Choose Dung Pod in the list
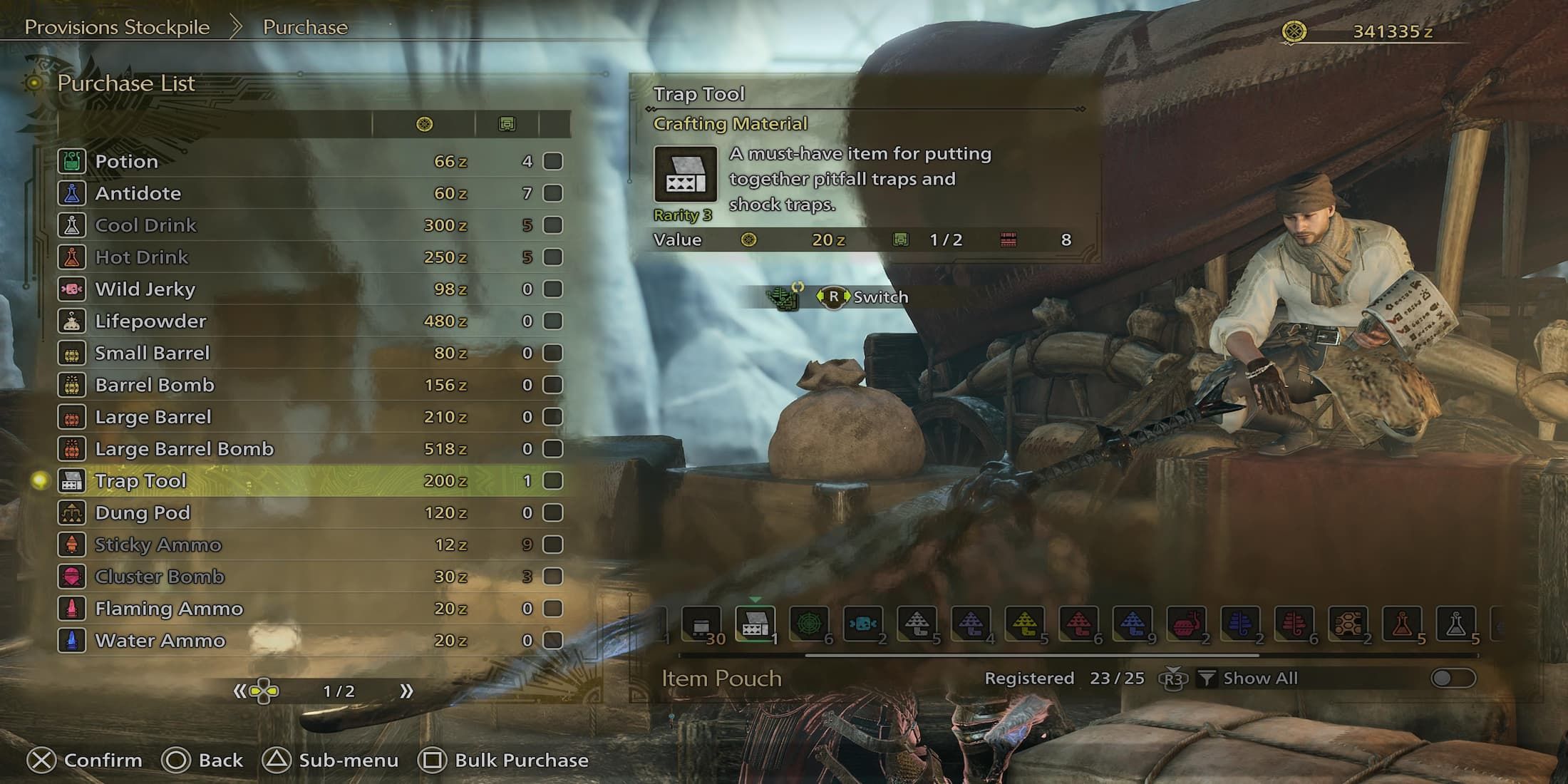Screen dimensions: 1568x784 (143, 513)
